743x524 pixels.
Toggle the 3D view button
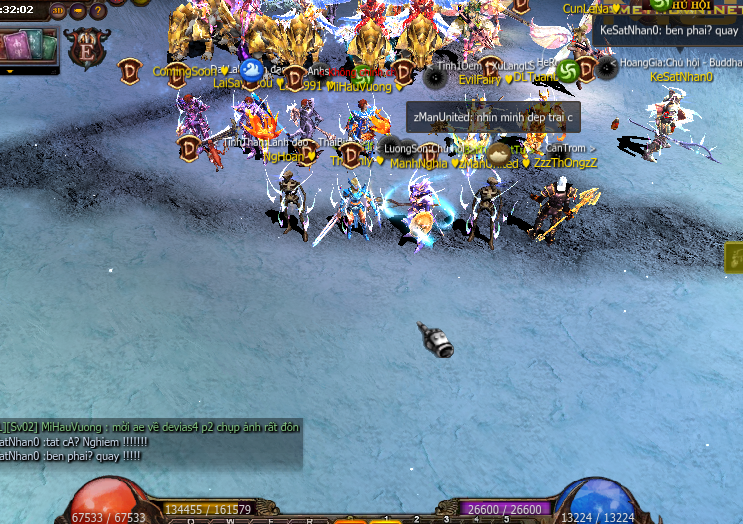(58, 12)
